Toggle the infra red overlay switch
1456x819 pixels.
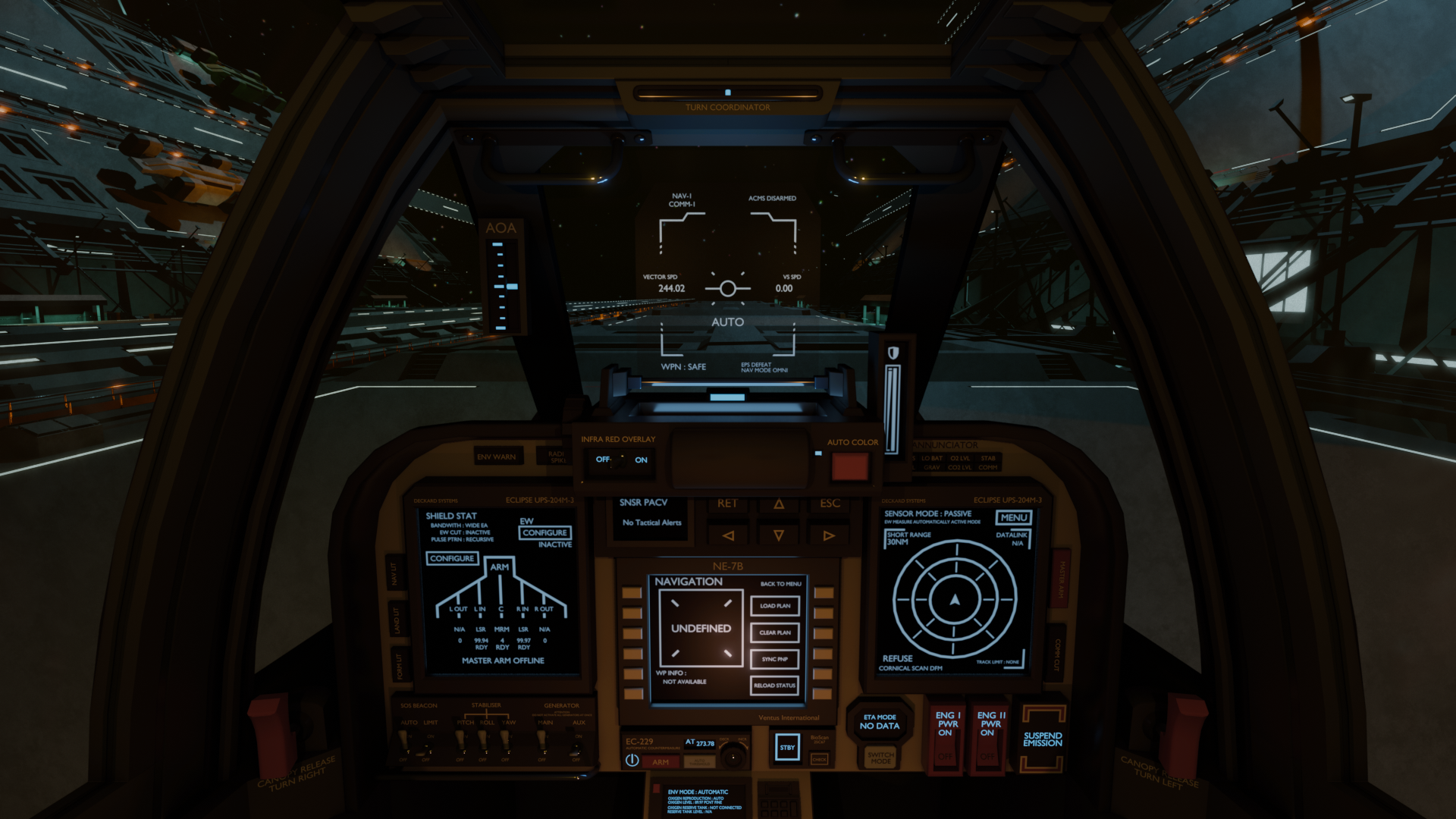pos(621,460)
